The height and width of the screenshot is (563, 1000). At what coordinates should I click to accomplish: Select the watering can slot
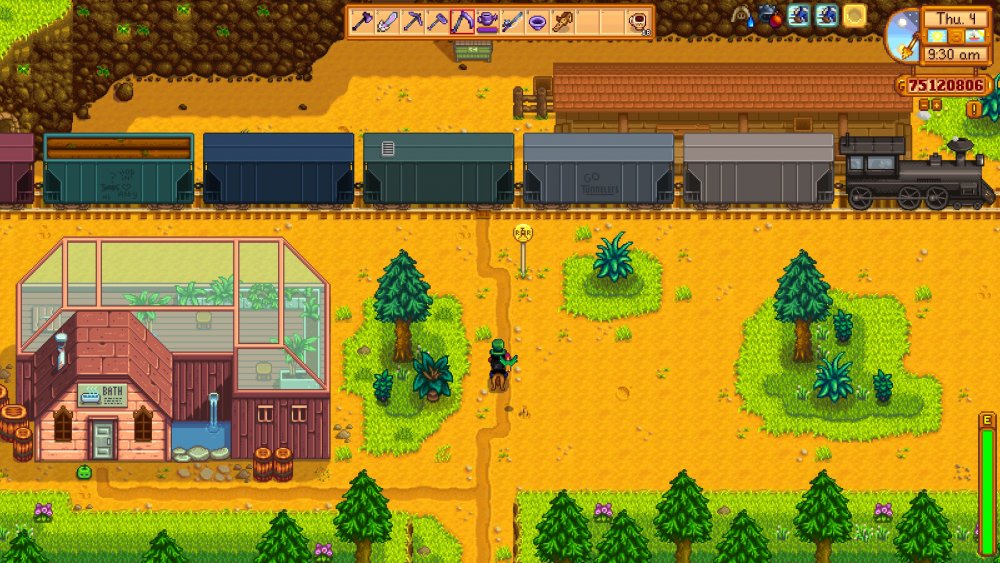pyautogui.click(x=487, y=21)
